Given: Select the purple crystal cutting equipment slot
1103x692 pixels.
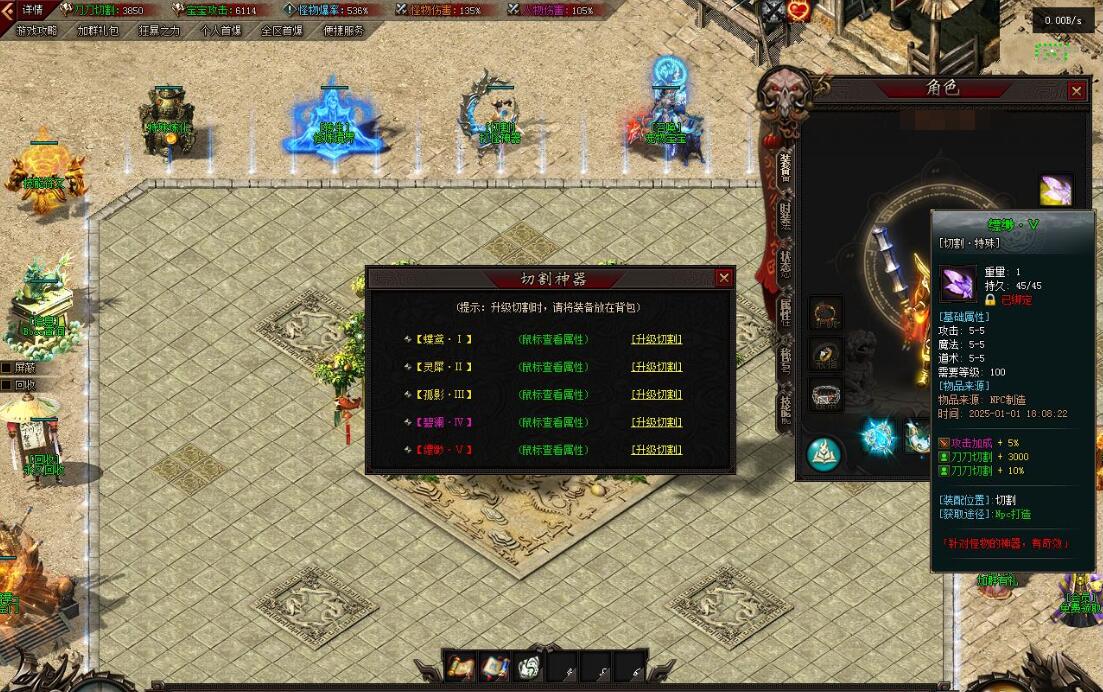Looking at the screenshot, I should [x=1055, y=189].
